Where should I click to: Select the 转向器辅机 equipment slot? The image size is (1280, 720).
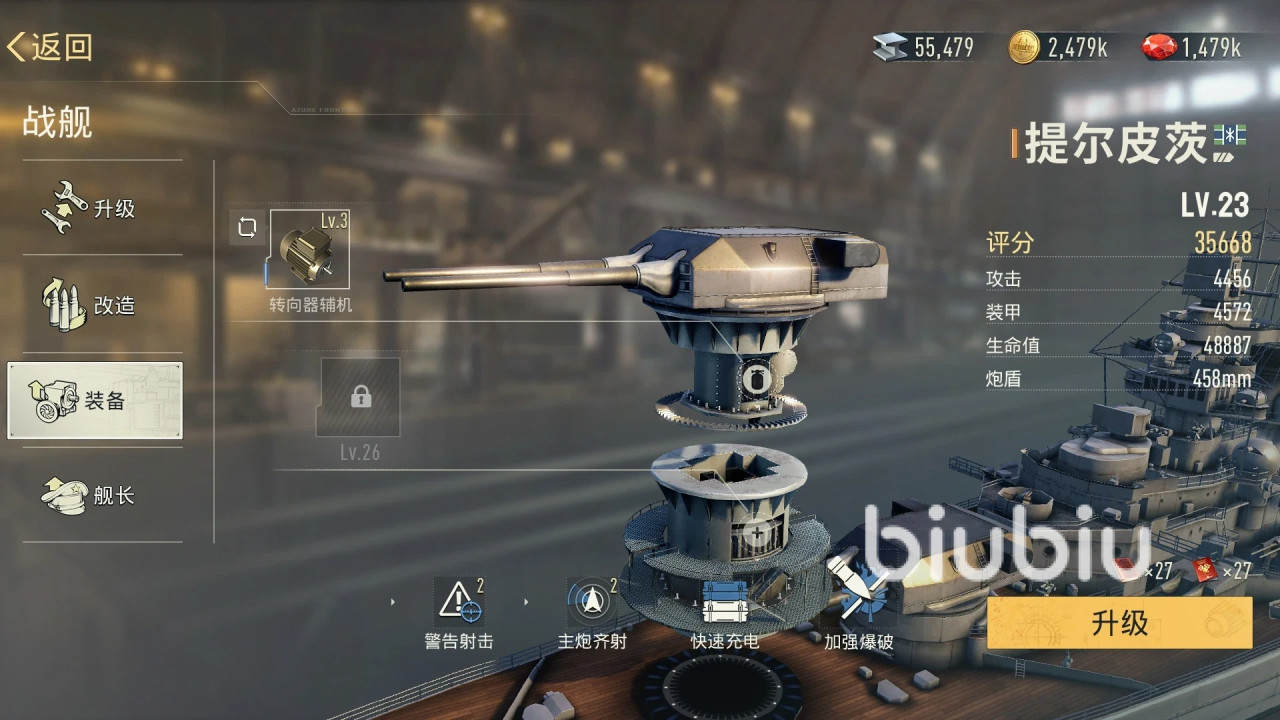tap(310, 249)
